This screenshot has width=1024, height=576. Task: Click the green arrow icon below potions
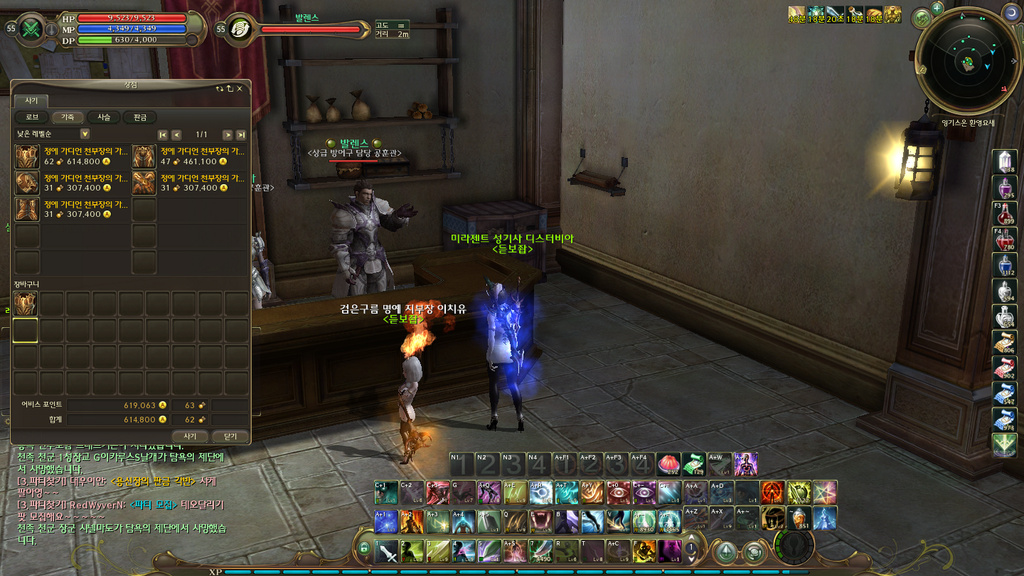point(1005,444)
